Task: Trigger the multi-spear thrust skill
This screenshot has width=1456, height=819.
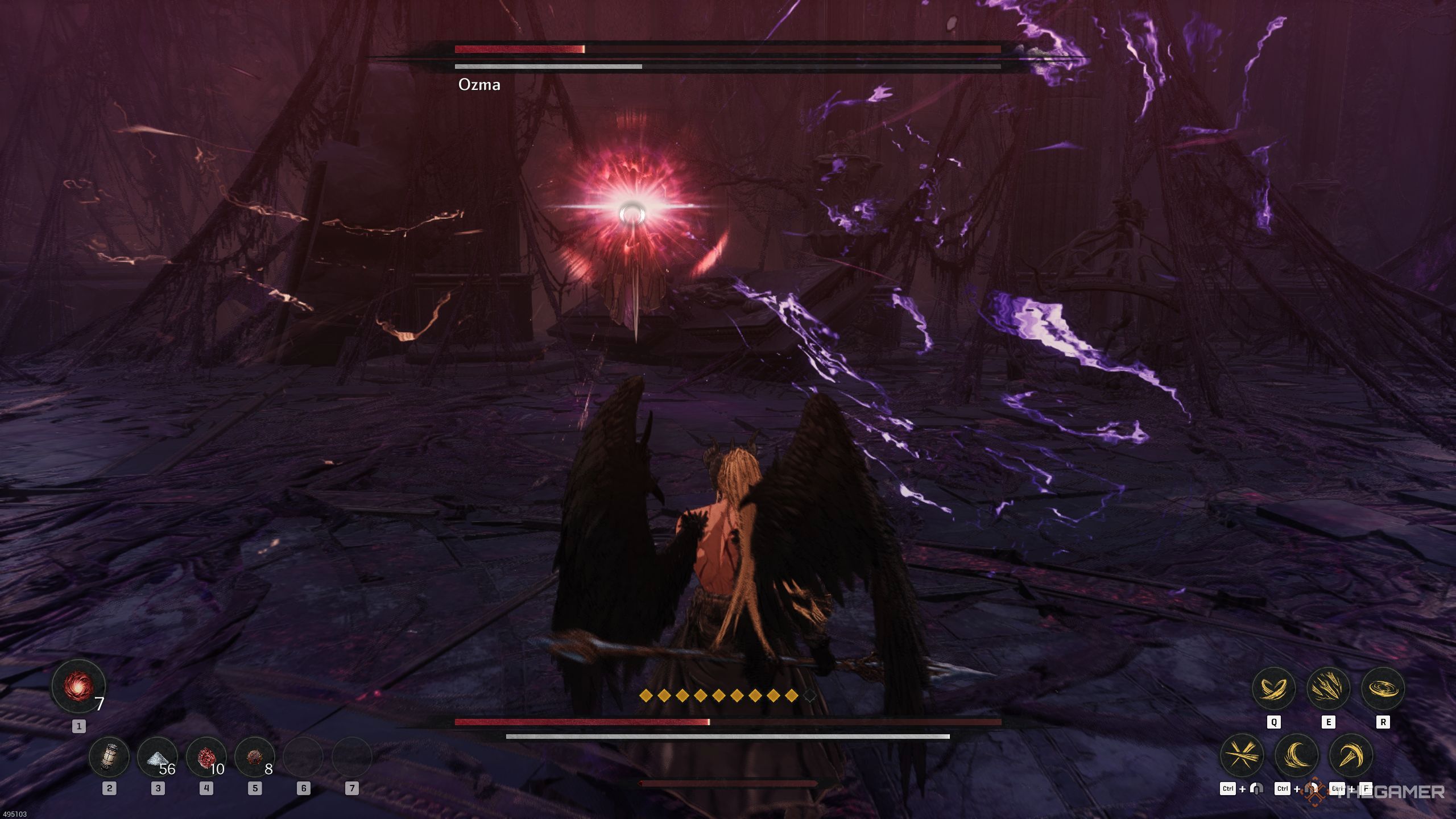Action: click(1328, 689)
